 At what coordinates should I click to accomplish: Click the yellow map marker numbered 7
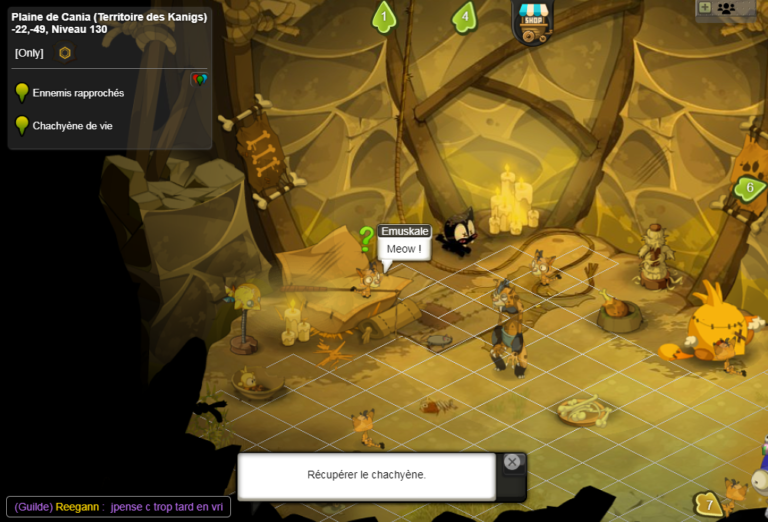click(x=709, y=504)
